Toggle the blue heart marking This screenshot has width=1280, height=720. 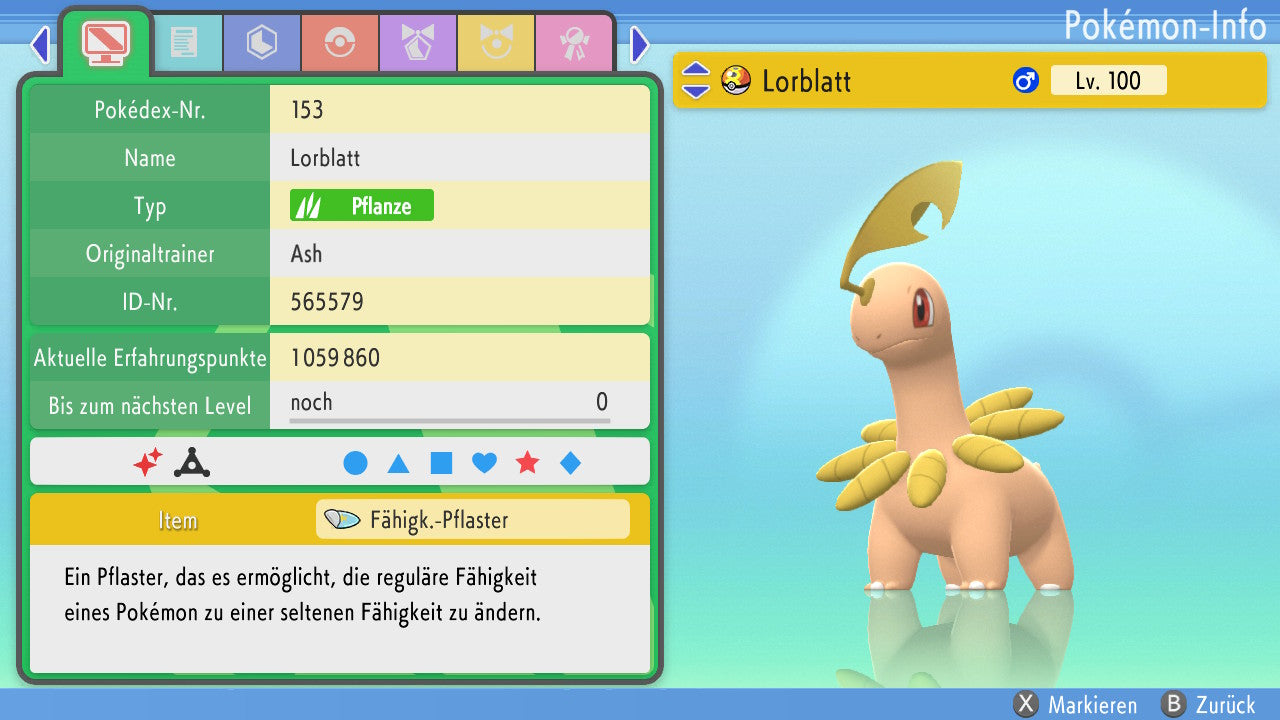pos(484,463)
